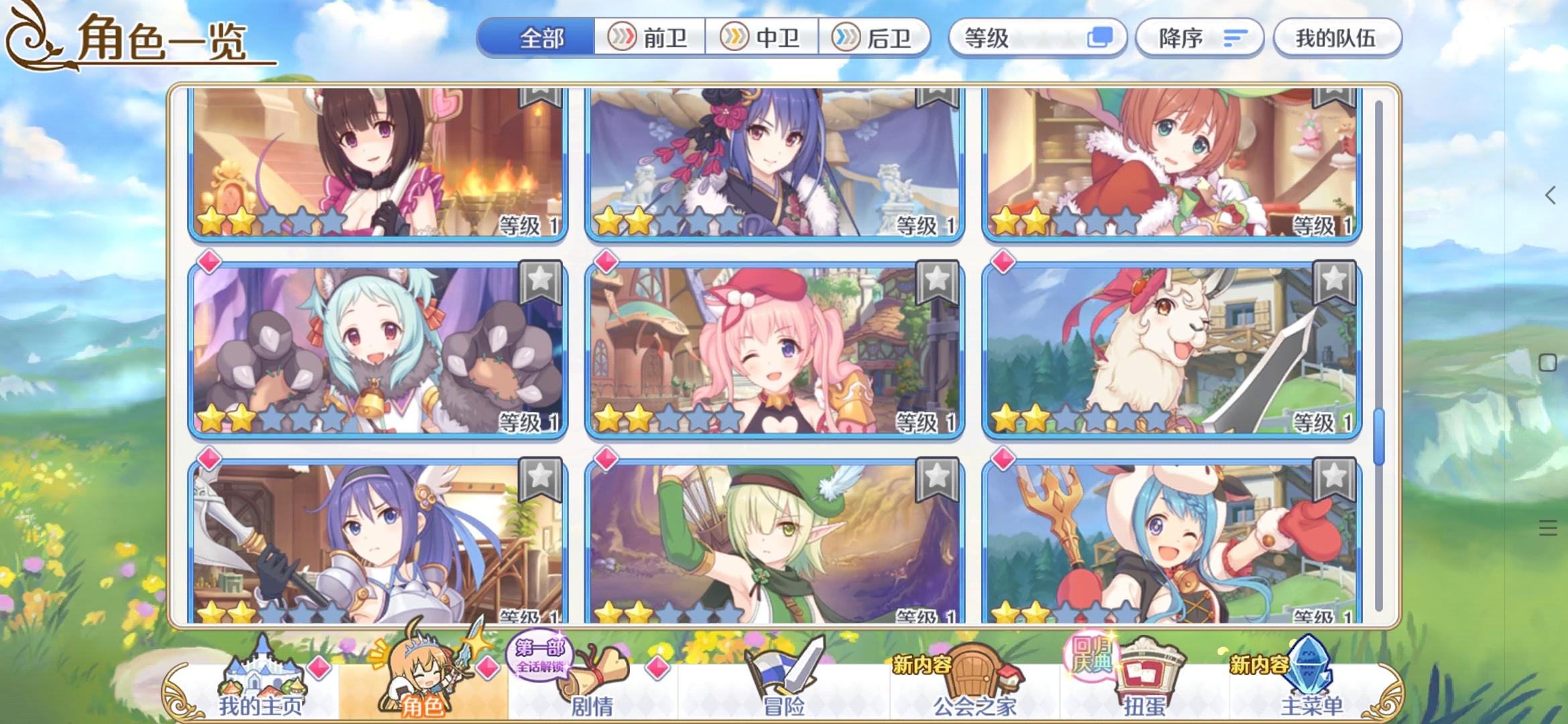Click the 降序 descending sort button
Viewport: 1568px width, 724px height.
[1199, 39]
